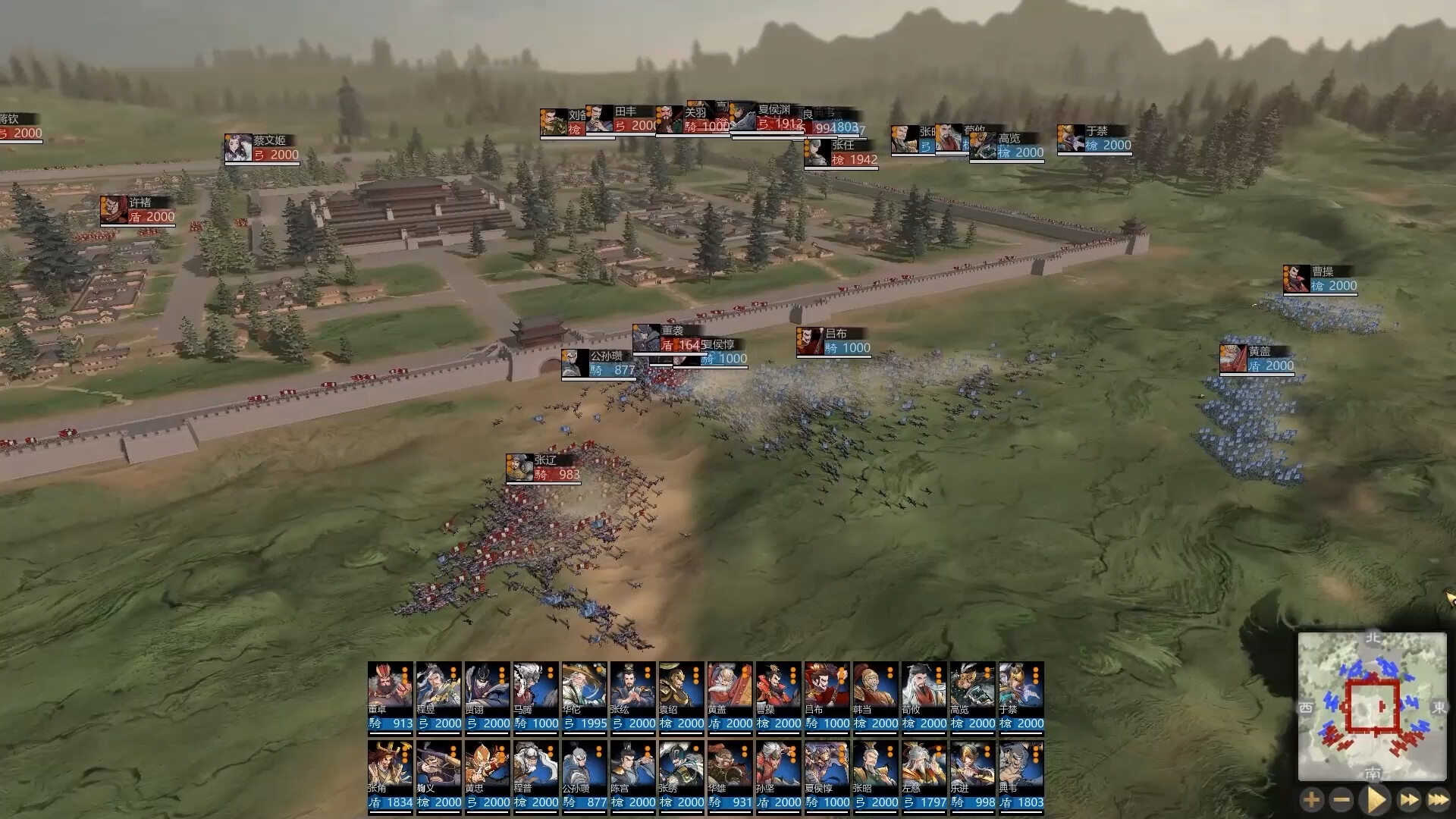Activate double-speed fast forward
This screenshot has height=819, width=1456.
coord(1407,799)
